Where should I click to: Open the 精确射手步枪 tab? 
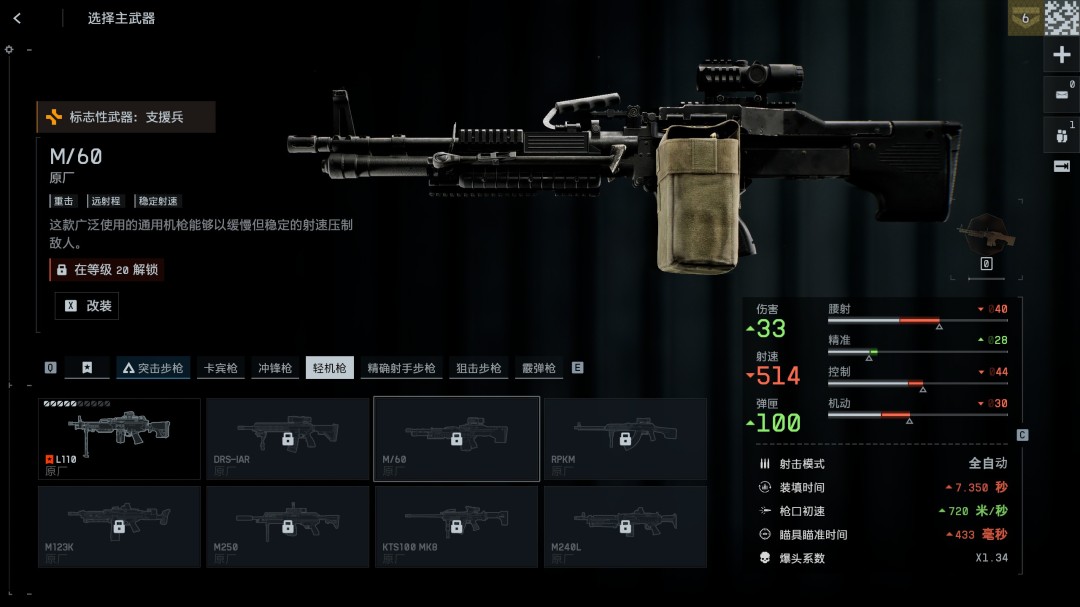pos(401,368)
